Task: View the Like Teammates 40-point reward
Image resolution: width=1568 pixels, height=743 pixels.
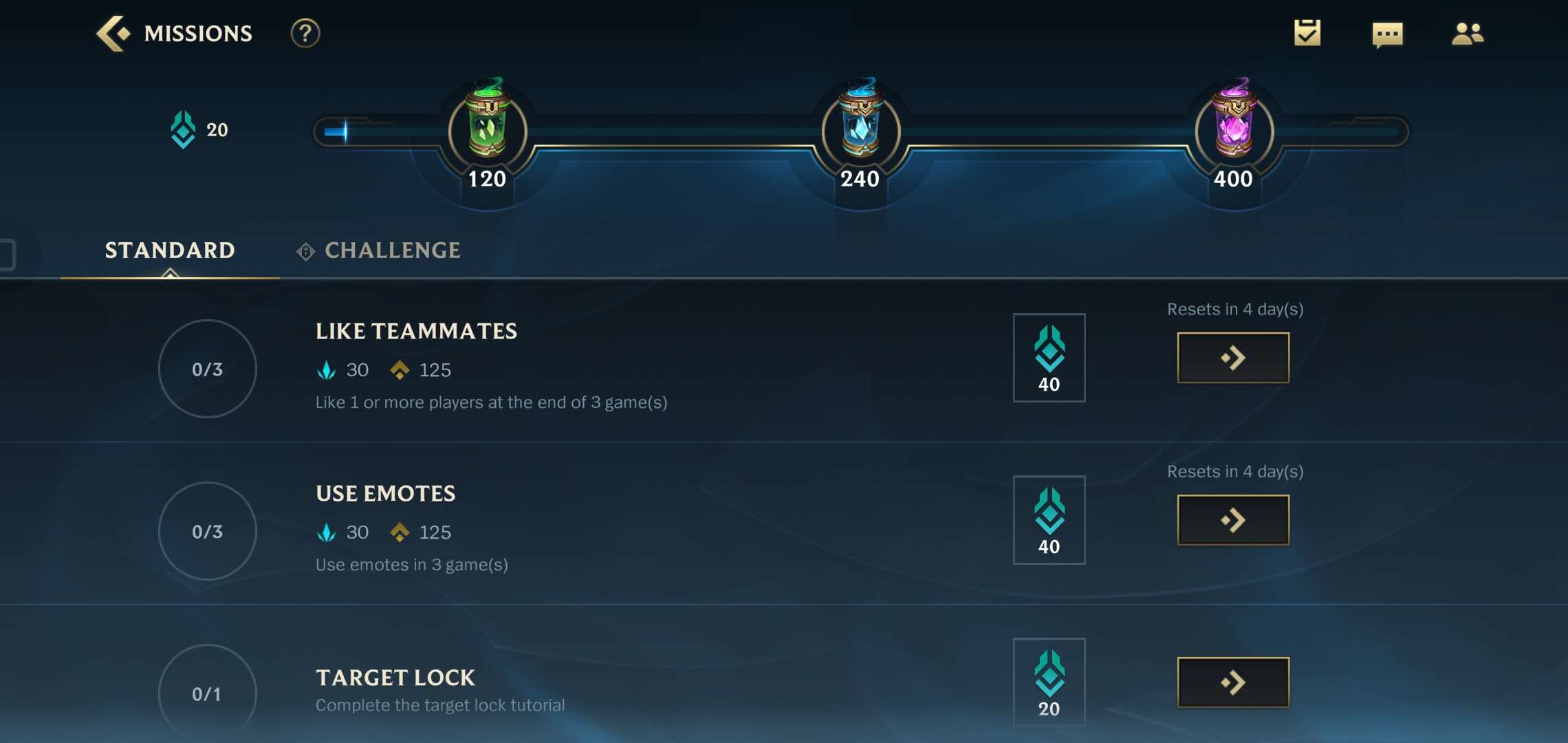Action: point(1049,358)
